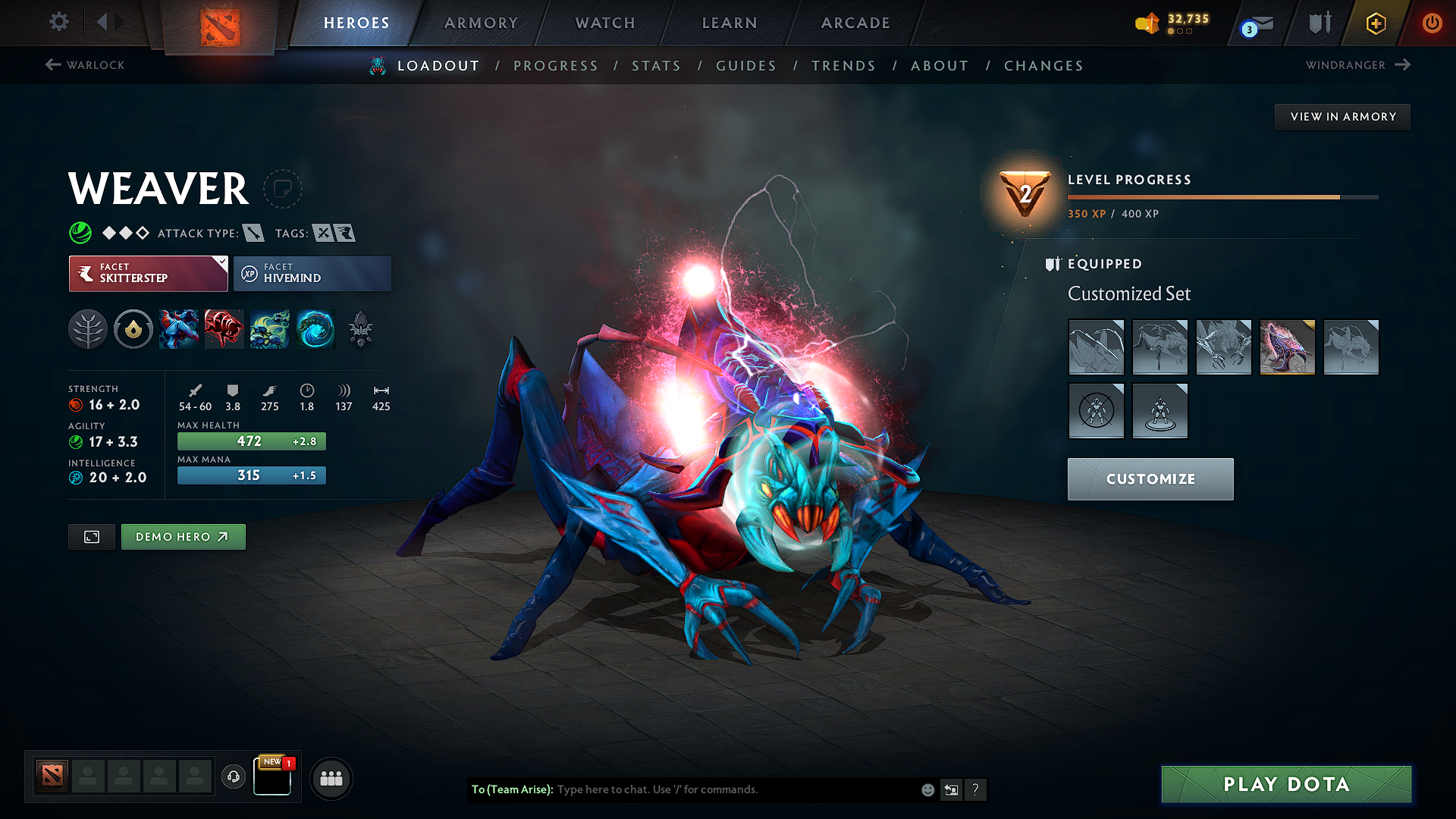
Task: Open the notifications envelope with badge 3
Action: pyautogui.click(x=1255, y=23)
